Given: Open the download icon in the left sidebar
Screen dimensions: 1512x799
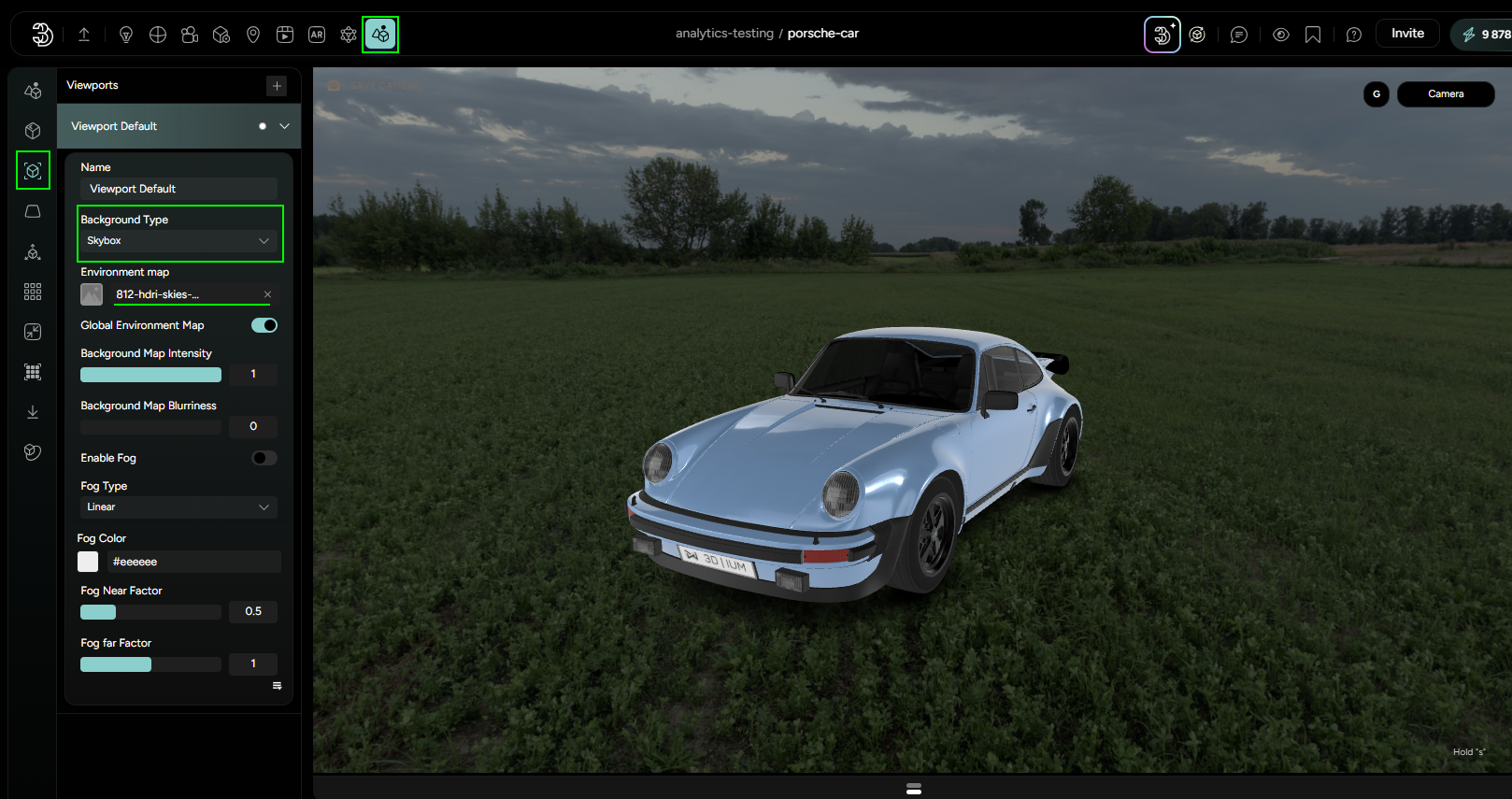Looking at the screenshot, I should coord(32,411).
